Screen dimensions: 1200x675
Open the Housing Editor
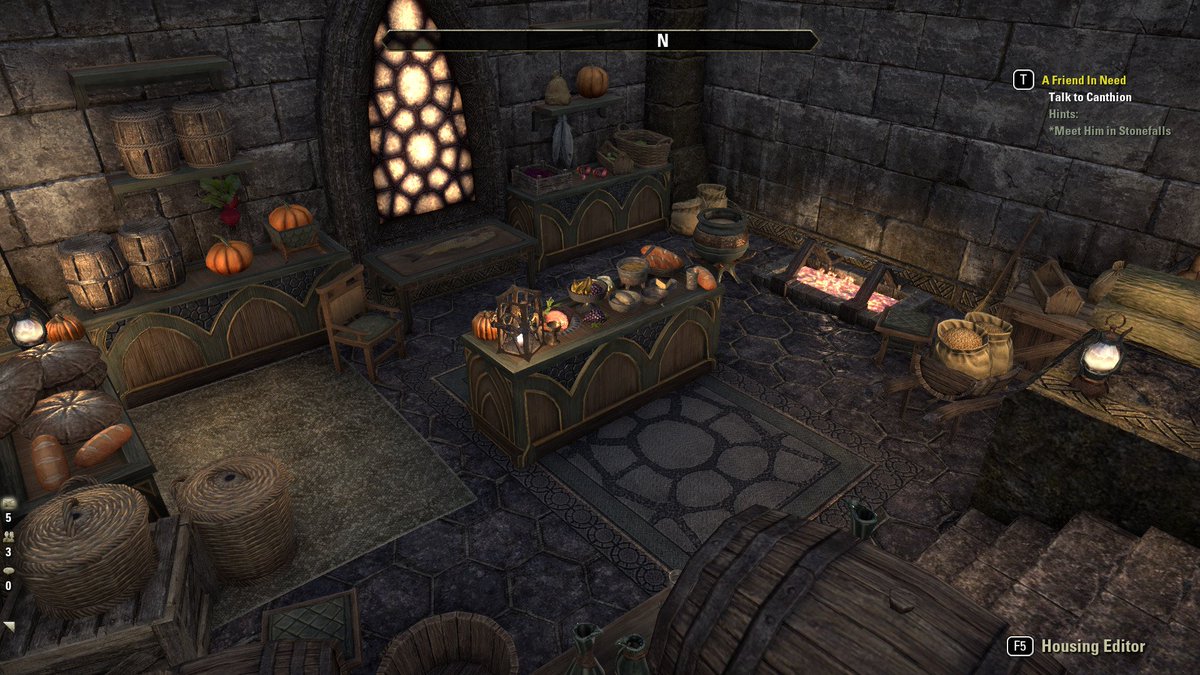[1092, 646]
